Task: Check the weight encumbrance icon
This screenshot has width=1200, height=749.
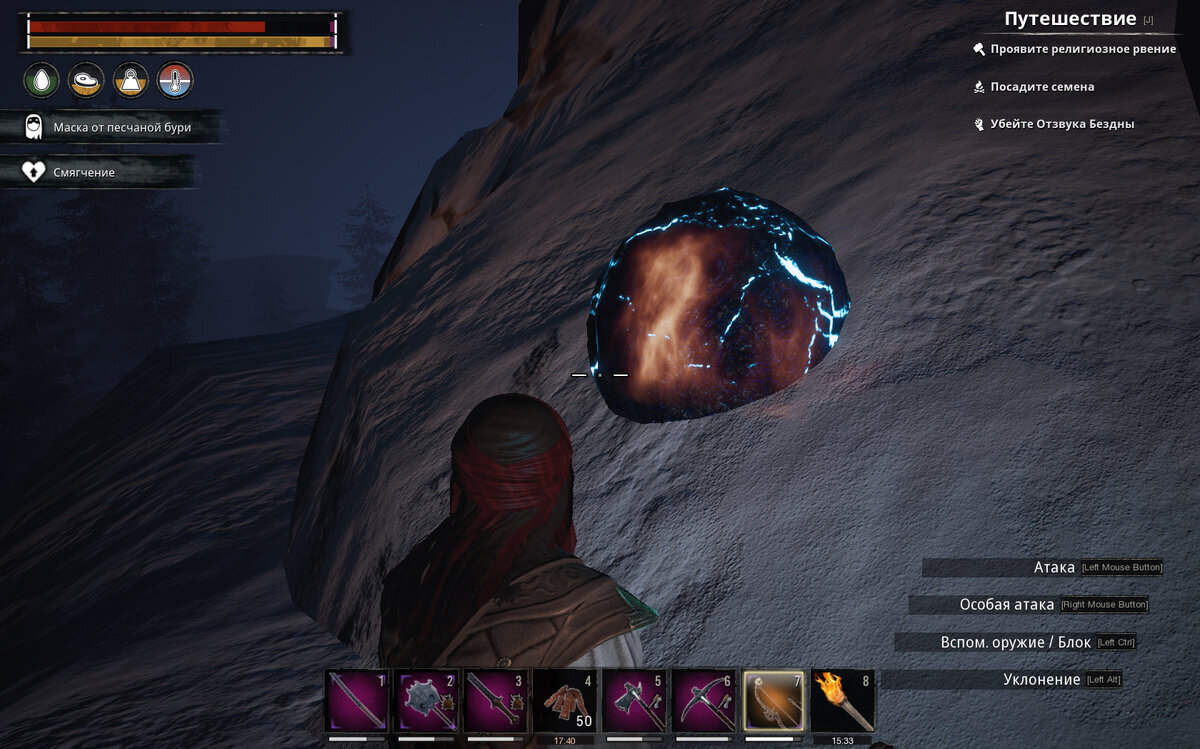Action: pyautogui.click(x=131, y=80)
